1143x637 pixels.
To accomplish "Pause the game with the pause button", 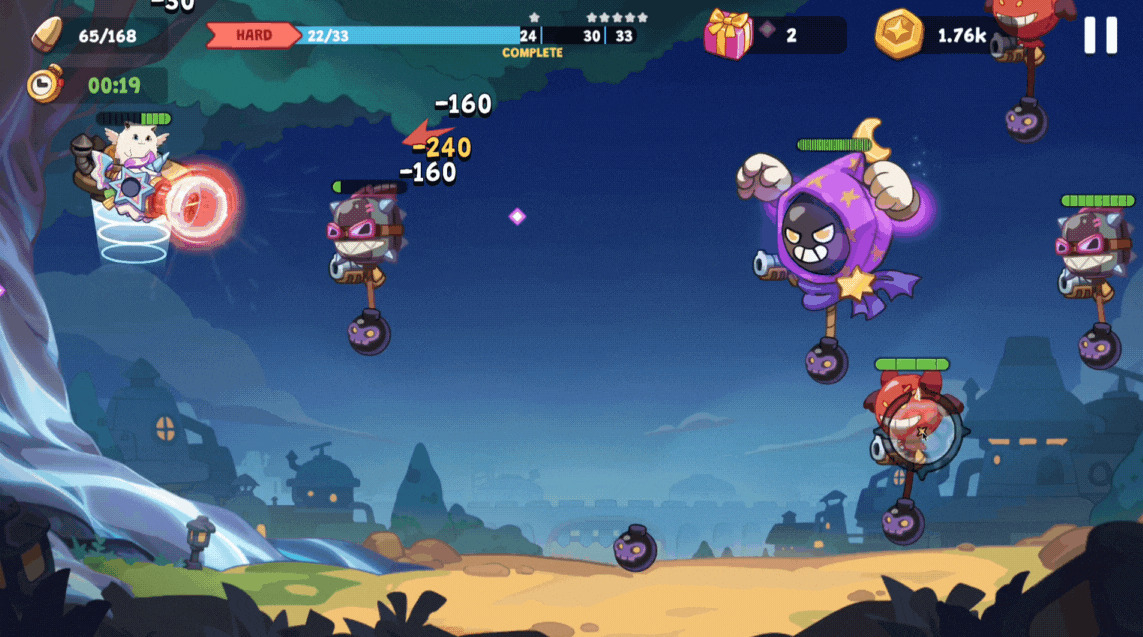I will 1100,35.
